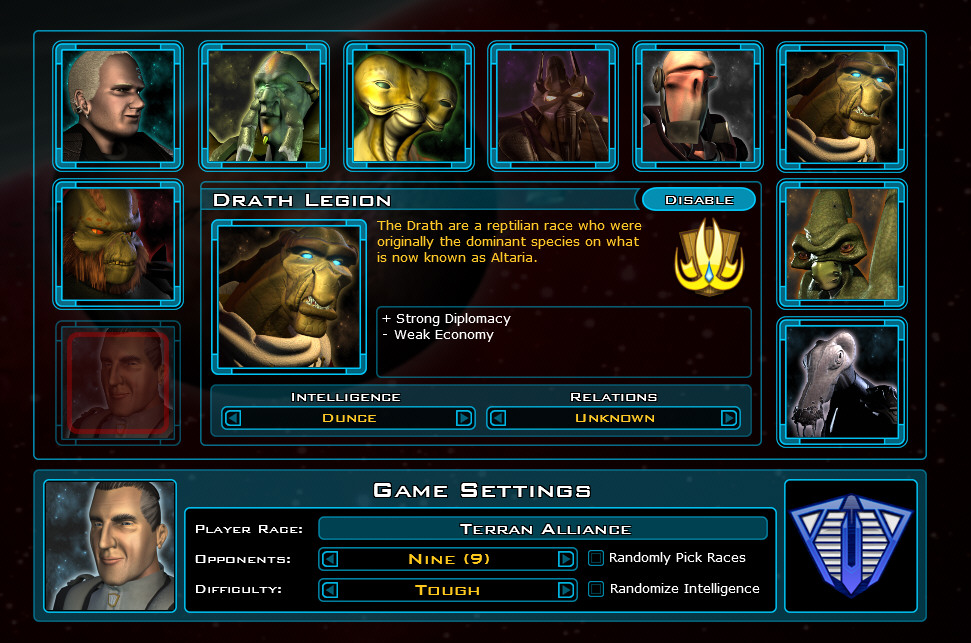The image size is (971, 643).
Task: Increase the number of Opponents
Action: click(565, 559)
